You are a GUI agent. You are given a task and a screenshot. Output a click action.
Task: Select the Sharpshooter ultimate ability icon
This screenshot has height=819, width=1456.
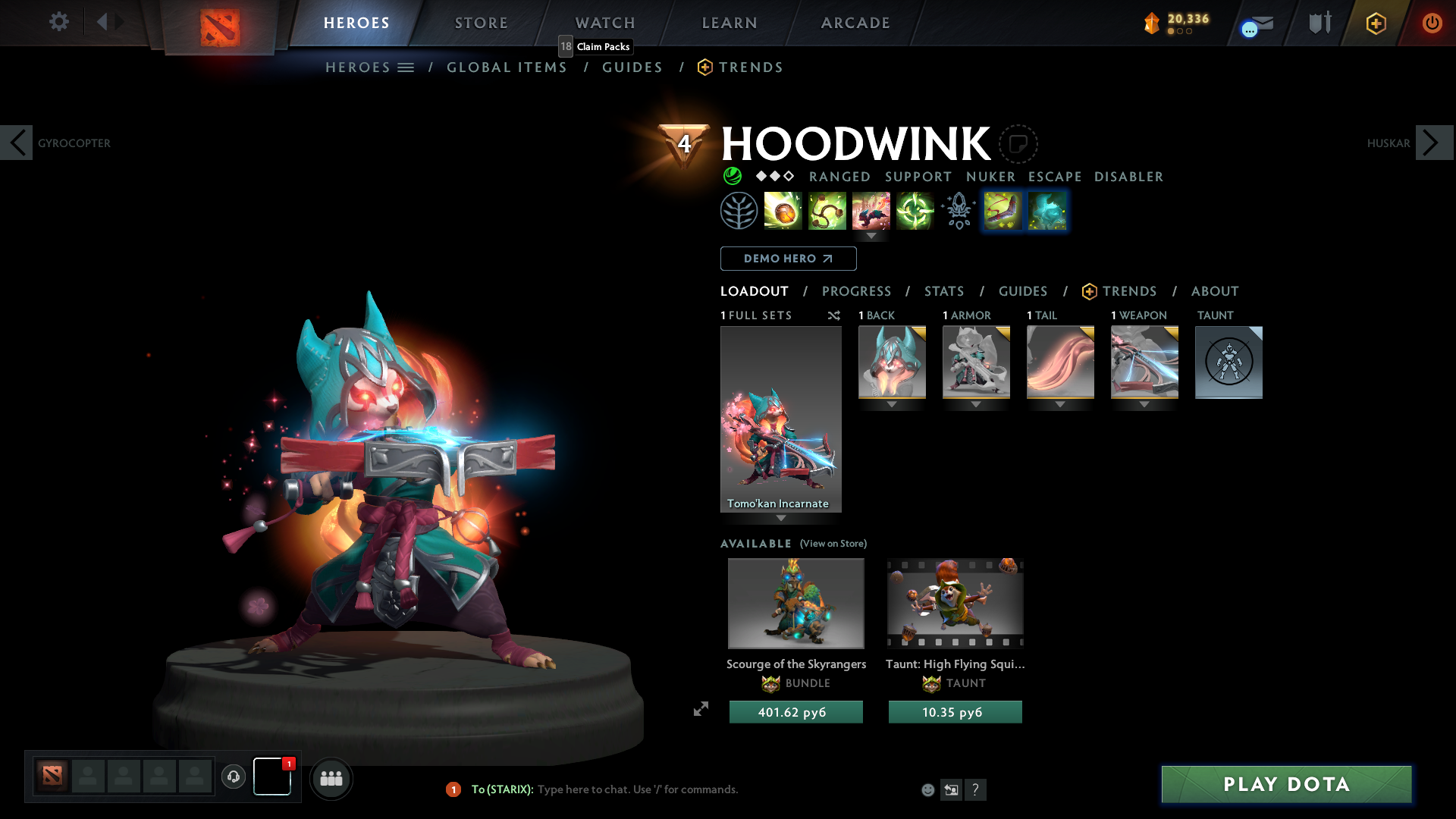pos(915,211)
